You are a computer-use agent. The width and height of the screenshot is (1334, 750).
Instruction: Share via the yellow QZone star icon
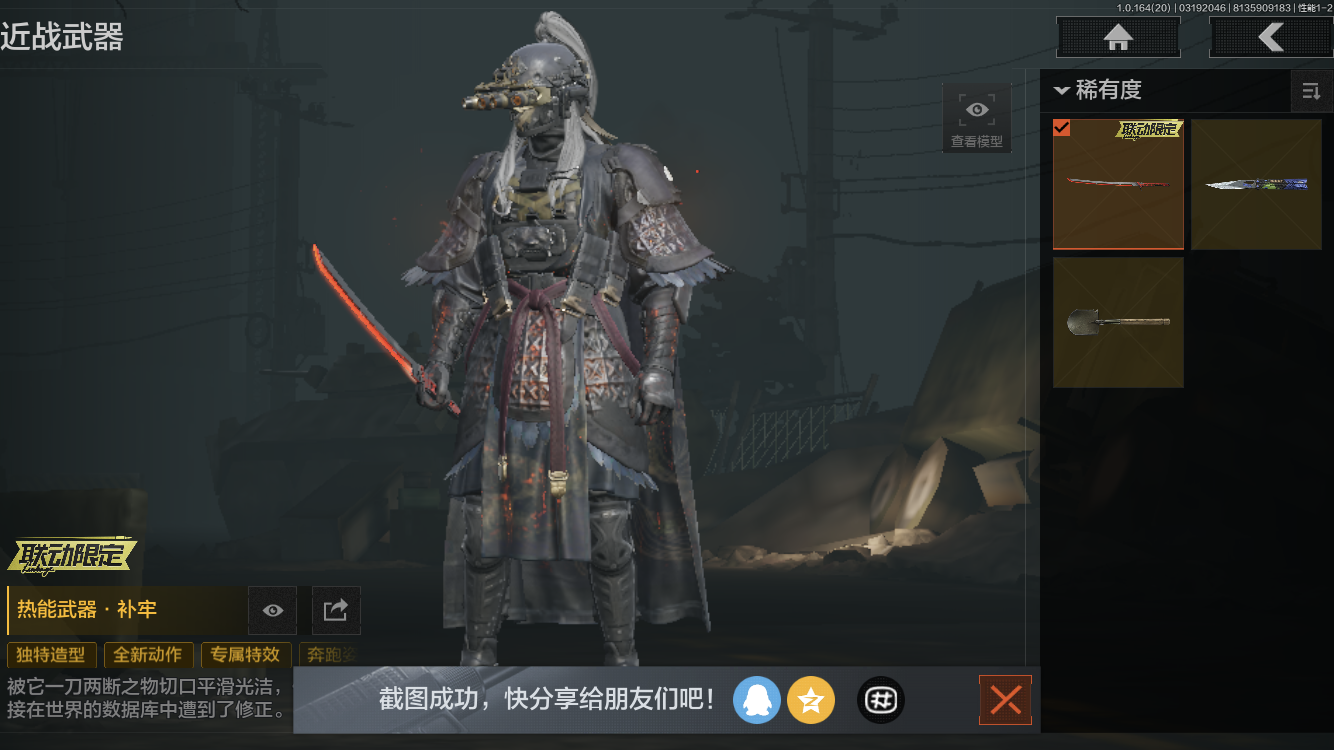point(811,700)
